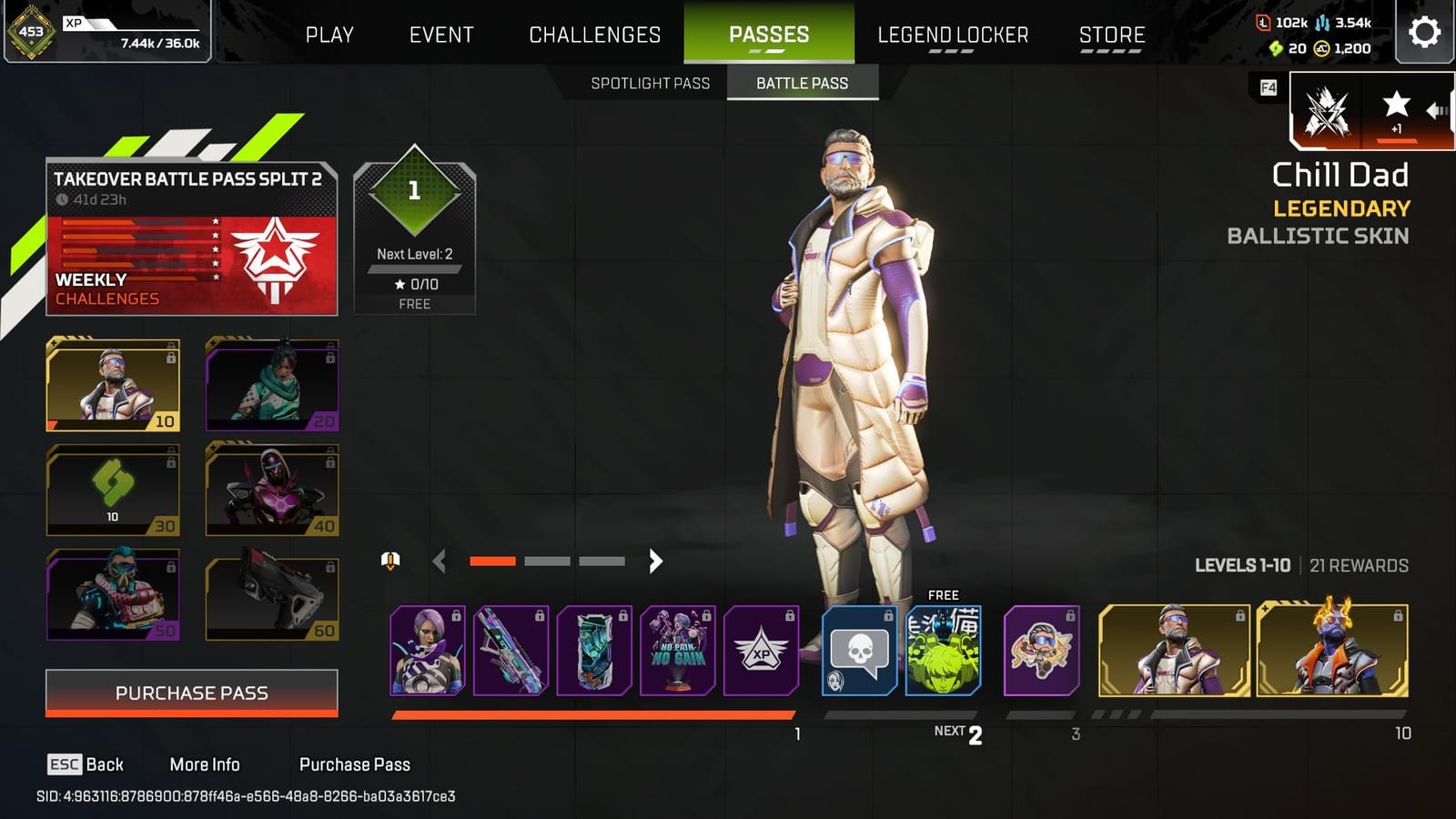Click the rewards guide icon beside the pagination arrows

(x=389, y=561)
